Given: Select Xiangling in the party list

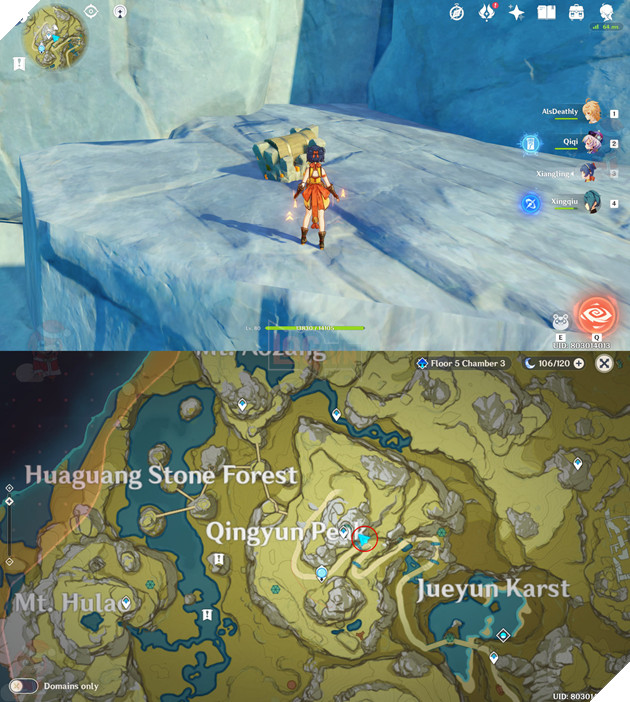Looking at the screenshot, I should pos(590,174).
